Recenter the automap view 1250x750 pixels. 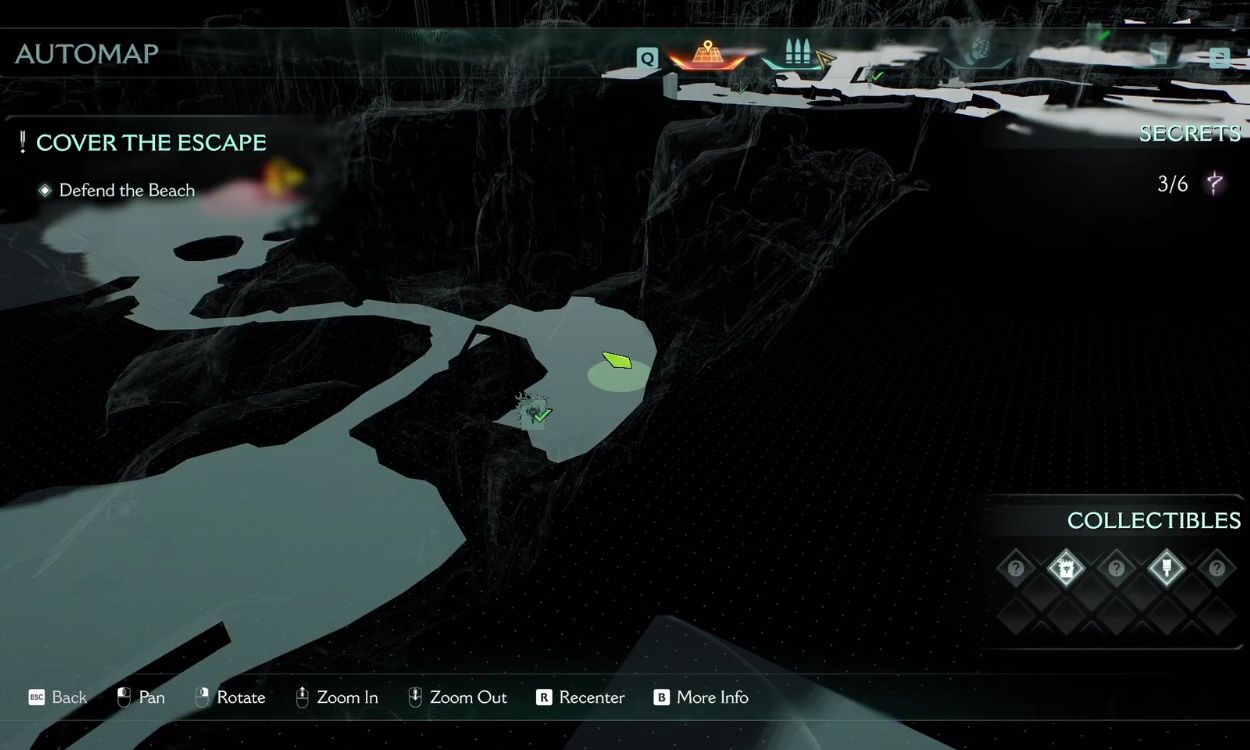tap(580, 698)
